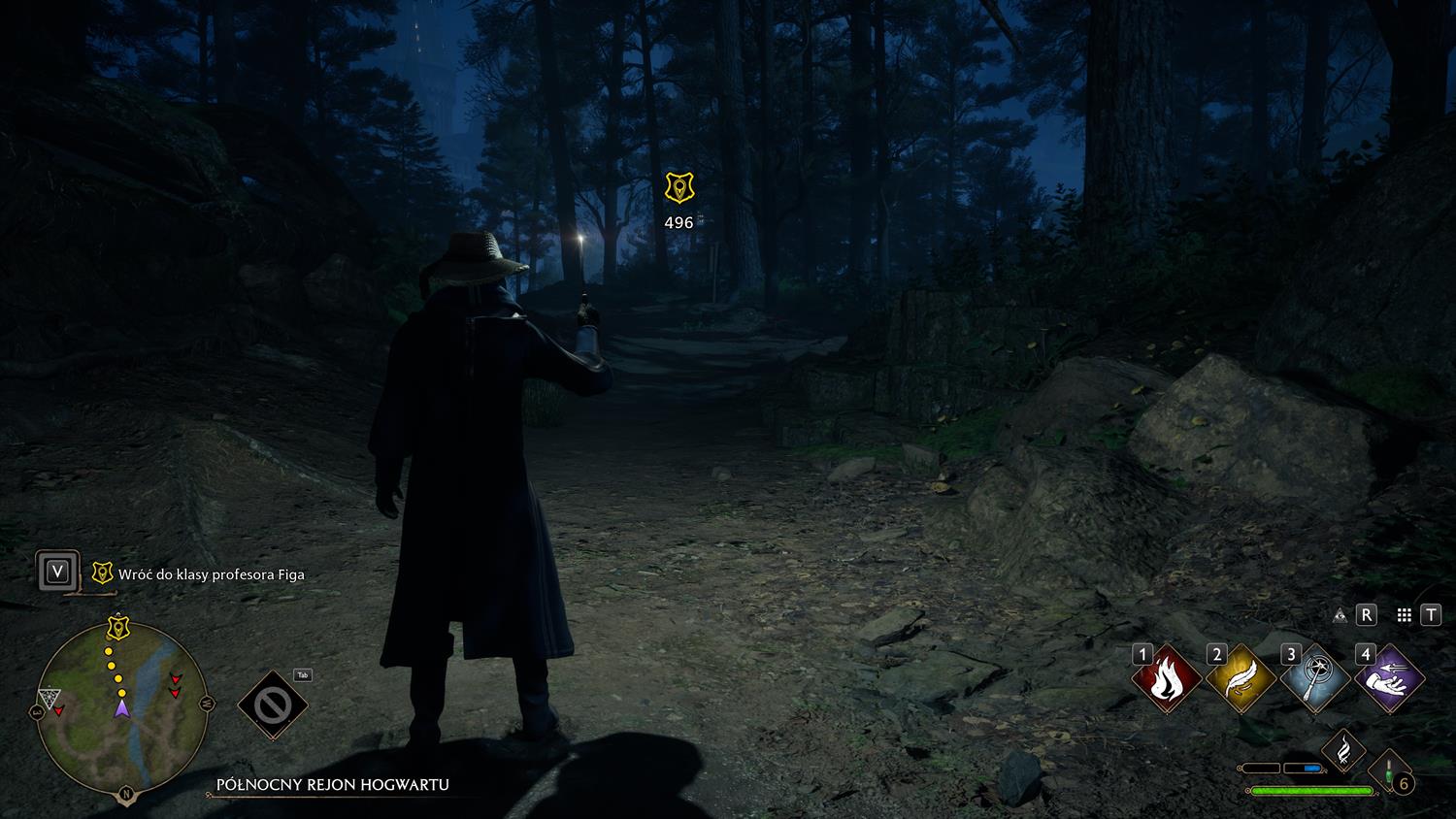Open the circular minimap
This screenshot has height=819, width=1456.
coord(121,708)
